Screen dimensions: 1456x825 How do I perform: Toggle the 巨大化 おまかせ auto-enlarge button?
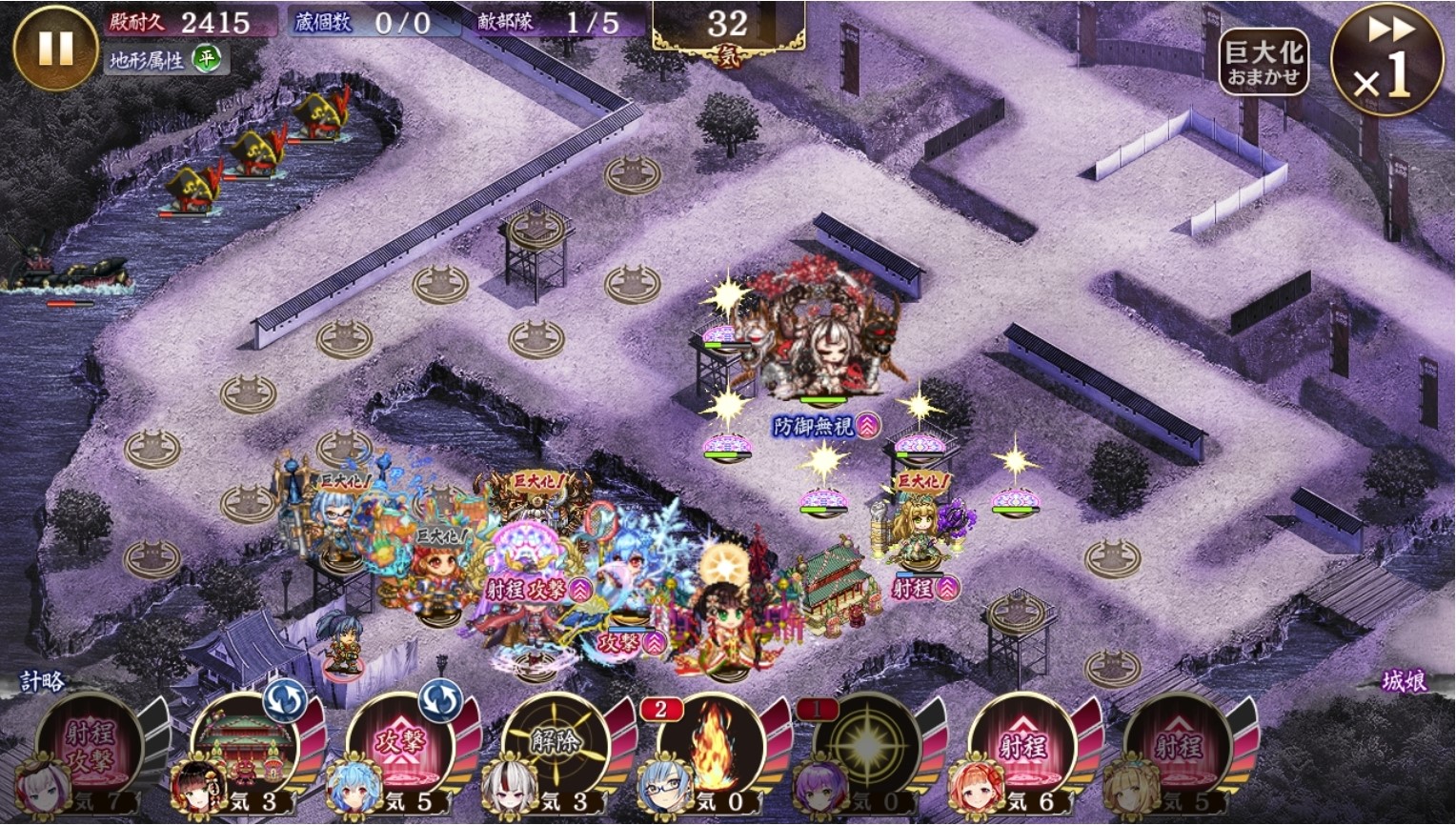pos(1264,62)
